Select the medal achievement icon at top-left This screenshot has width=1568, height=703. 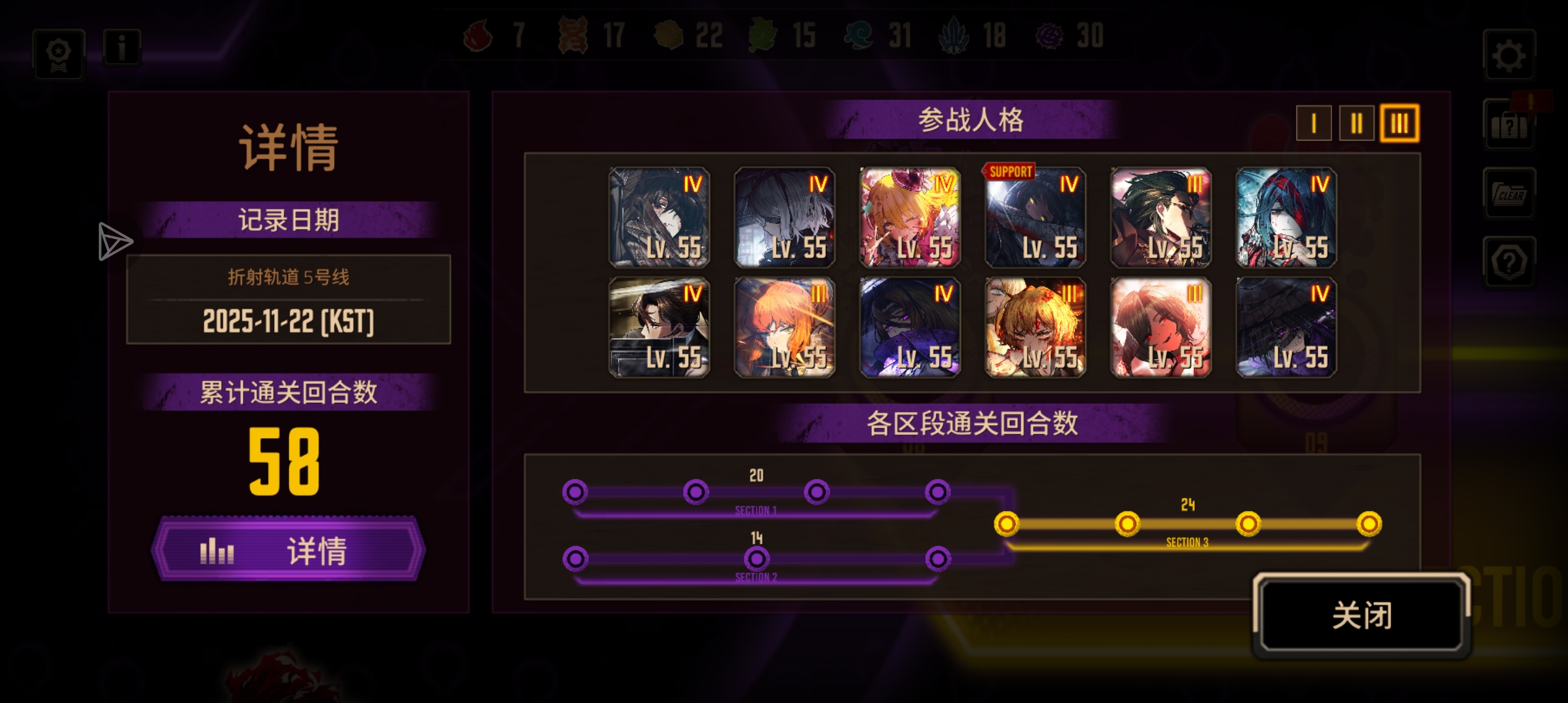pyautogui.click(x=58, y=53)
